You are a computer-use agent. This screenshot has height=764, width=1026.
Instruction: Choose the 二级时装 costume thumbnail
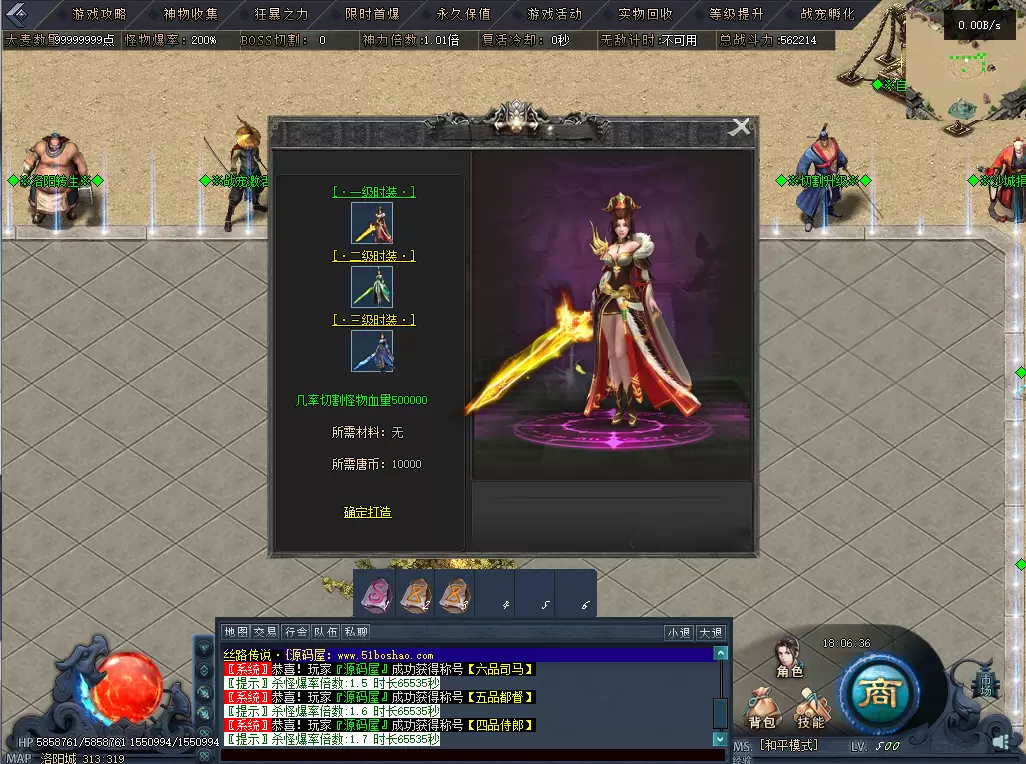pyautogui.click(x=372, y=287)
